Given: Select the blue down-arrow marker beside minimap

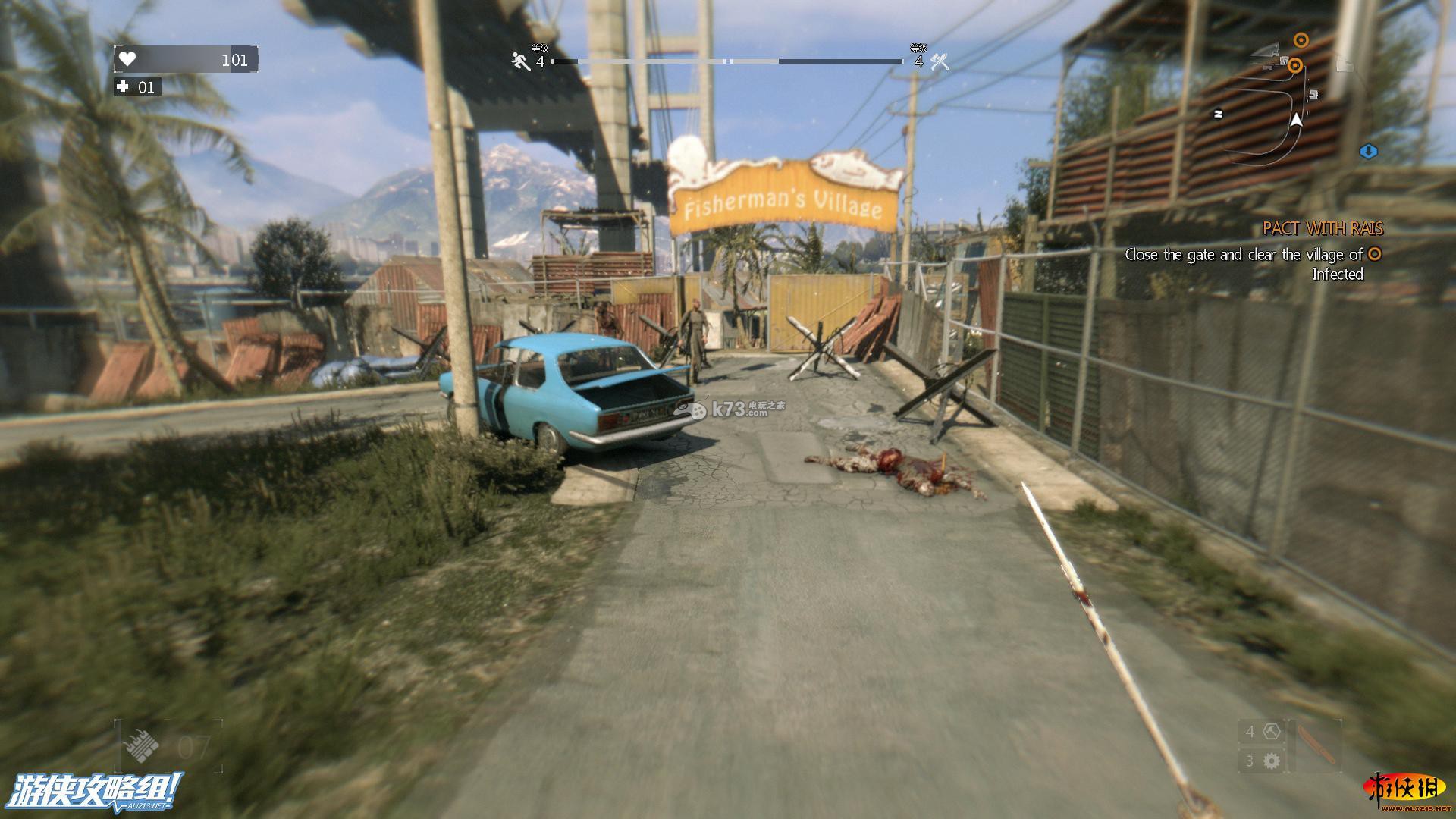Looking at the screenshot, I should [1368, 152].
